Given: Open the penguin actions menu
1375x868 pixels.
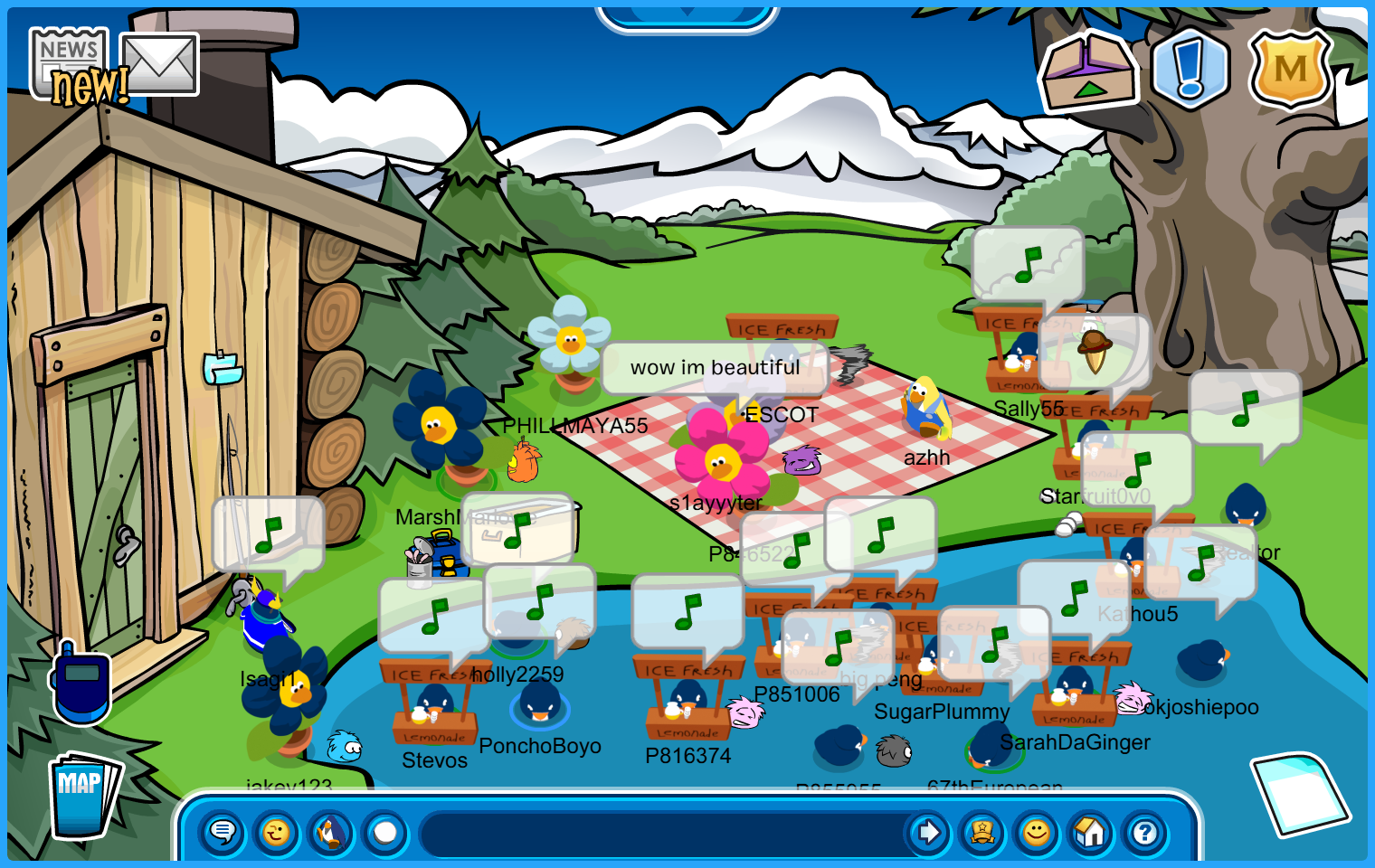Looking at the screenshot, I should [x=331, y=832].
